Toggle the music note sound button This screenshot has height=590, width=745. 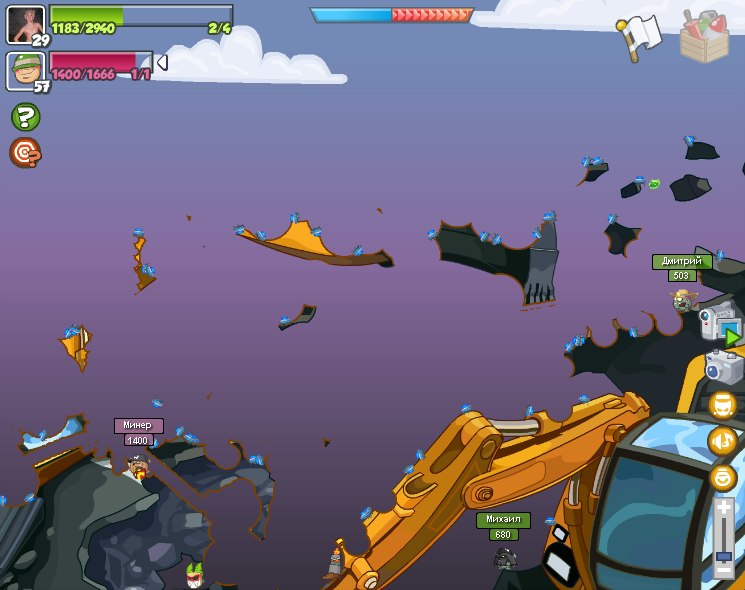tap(723, 441)
